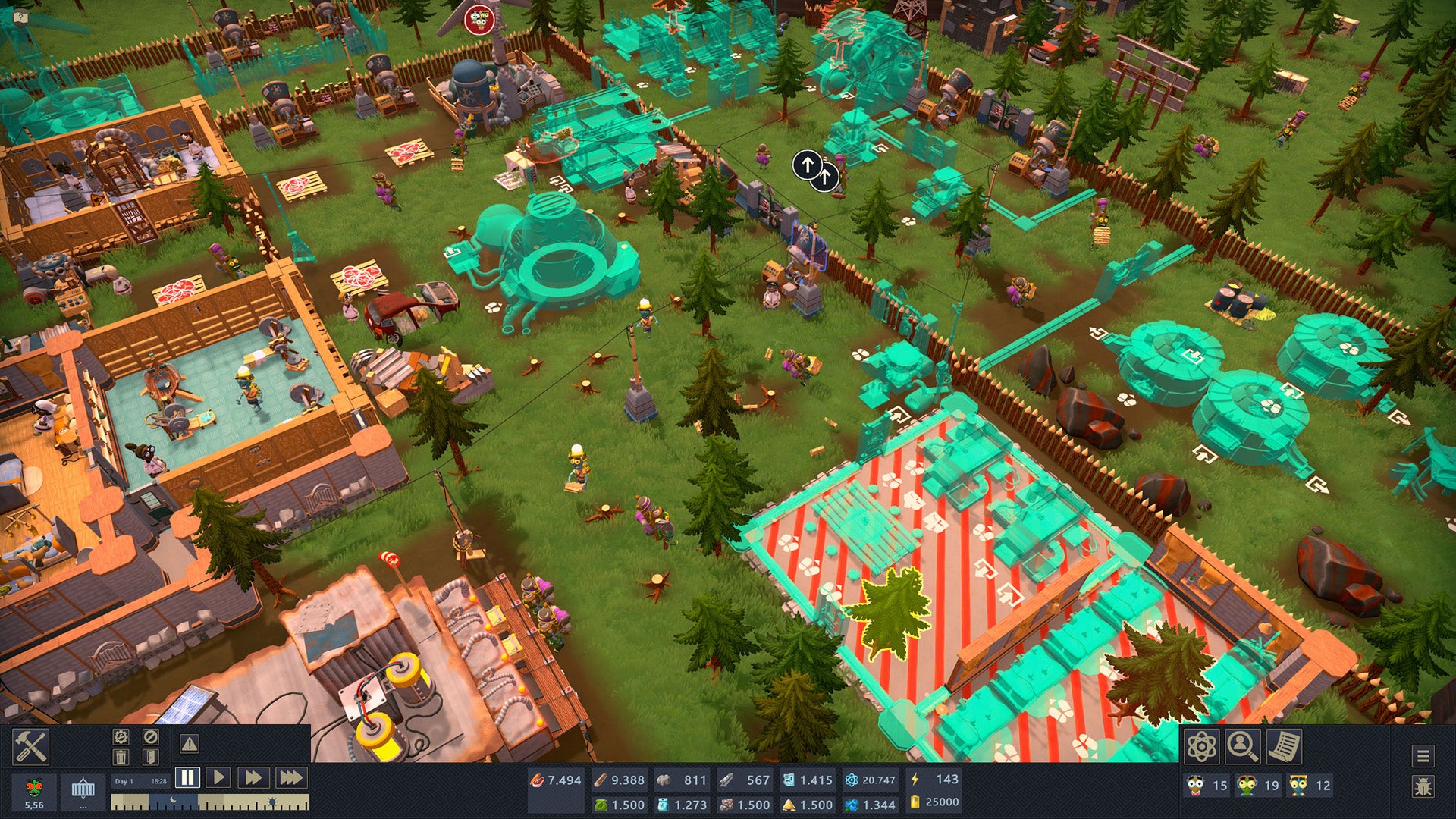Viewport: 1456px width, 819px height.
Task: Select the trash can demolish tool
Action: coord(121,757)
